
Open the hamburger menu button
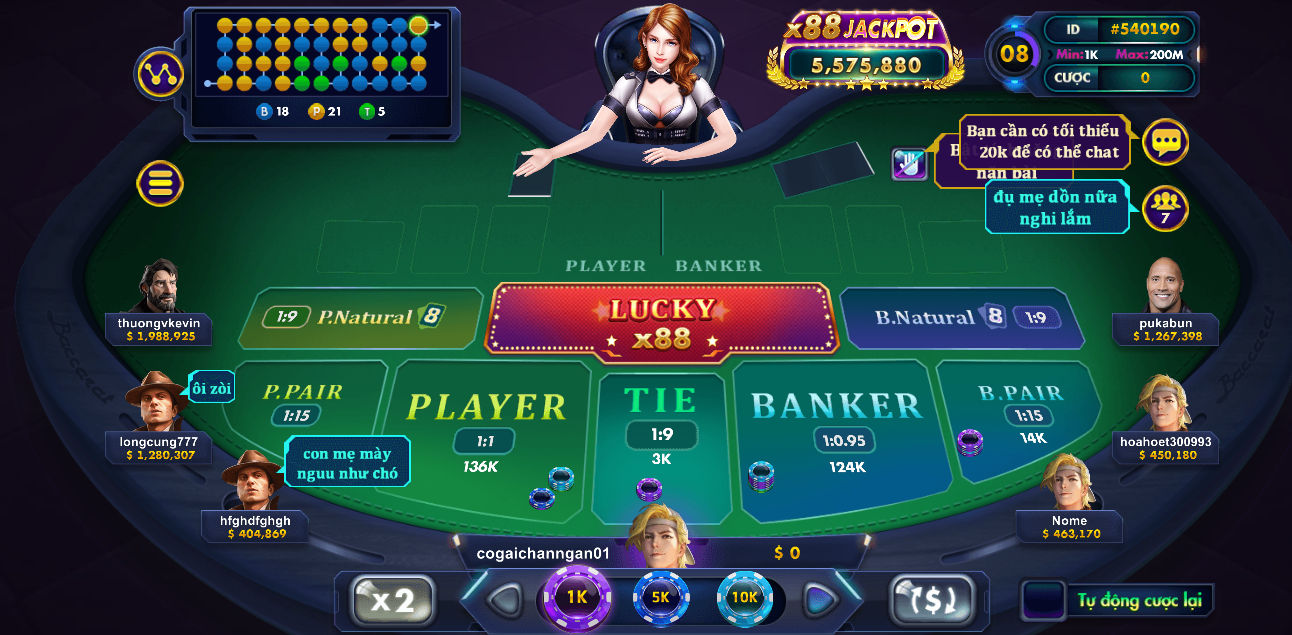(x=160, y=183)
